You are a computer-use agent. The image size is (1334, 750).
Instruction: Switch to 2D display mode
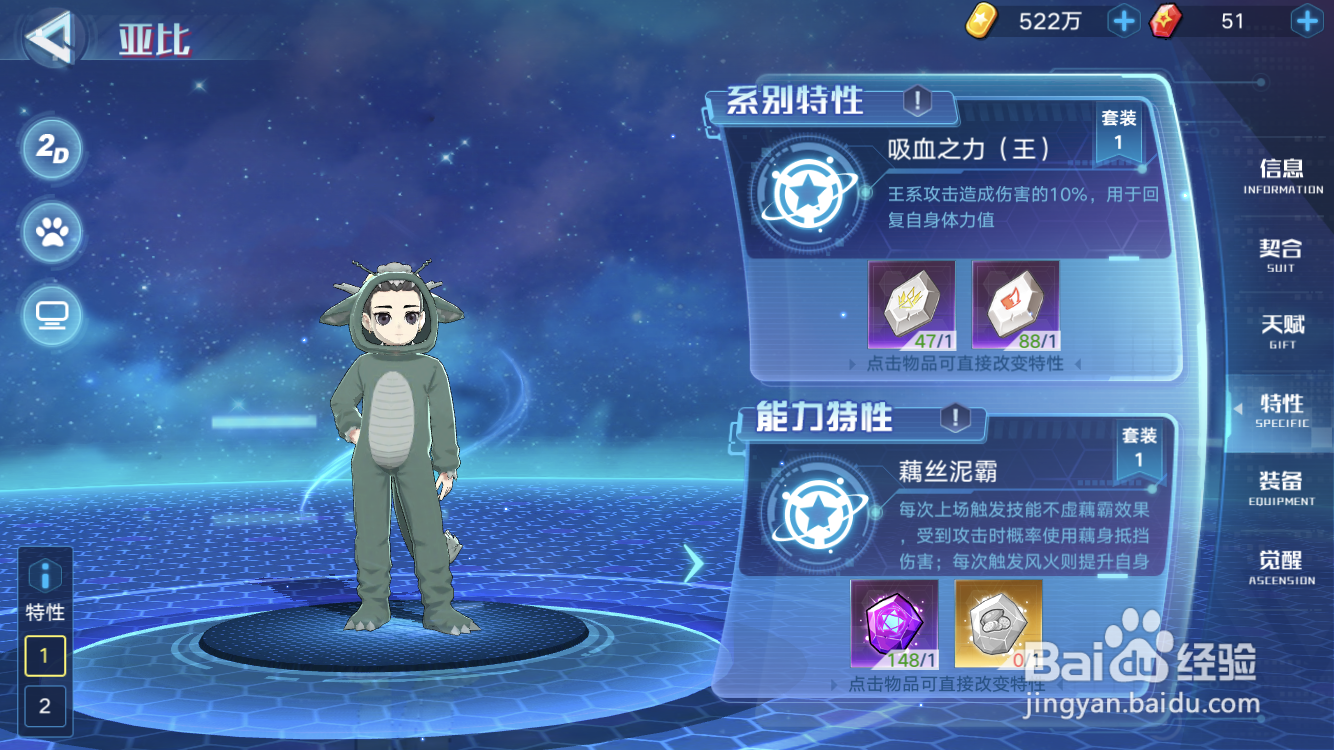click(x=51, y=150)
